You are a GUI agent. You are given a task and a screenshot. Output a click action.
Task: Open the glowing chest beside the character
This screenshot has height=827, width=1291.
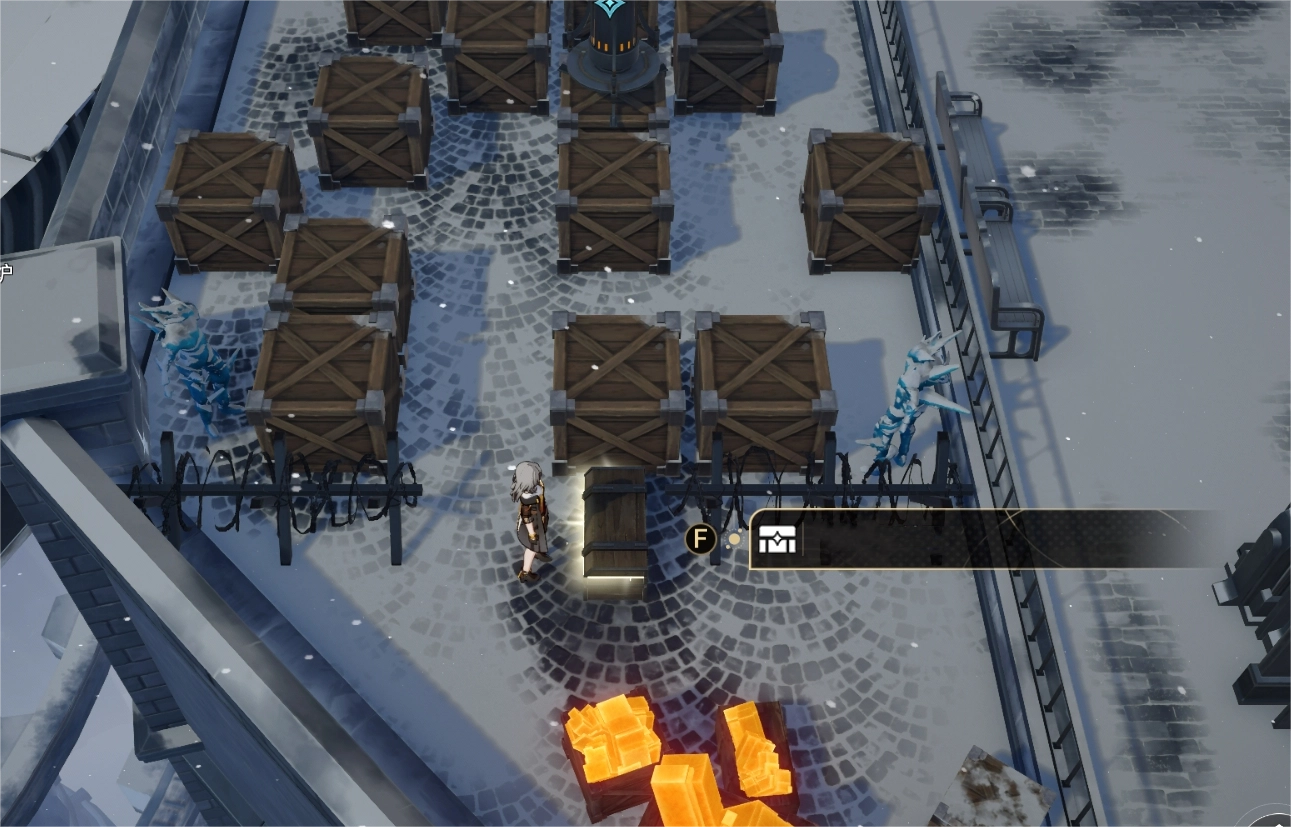[615, 525]
